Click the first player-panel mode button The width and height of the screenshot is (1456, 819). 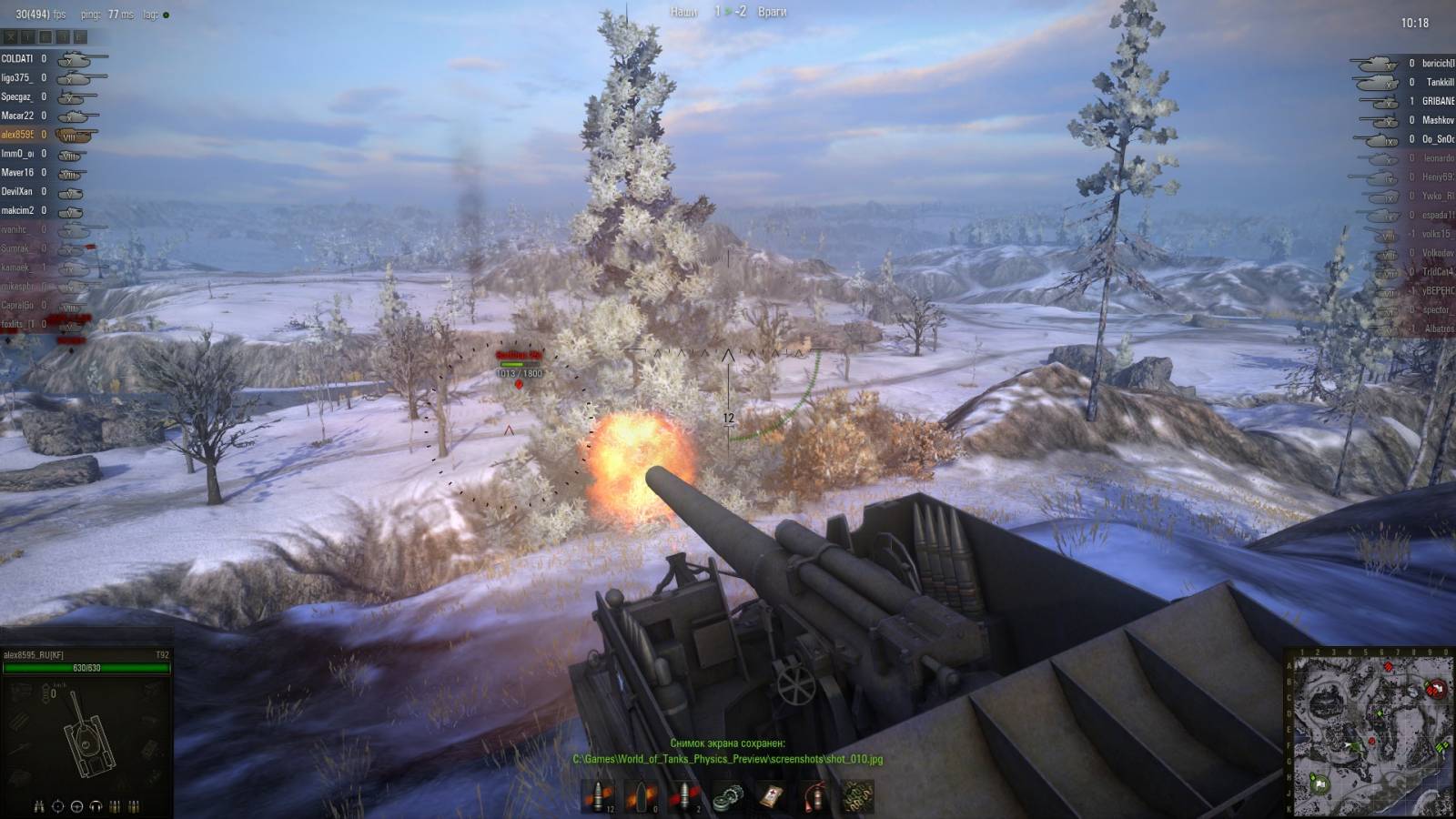[x=10, y=37]
